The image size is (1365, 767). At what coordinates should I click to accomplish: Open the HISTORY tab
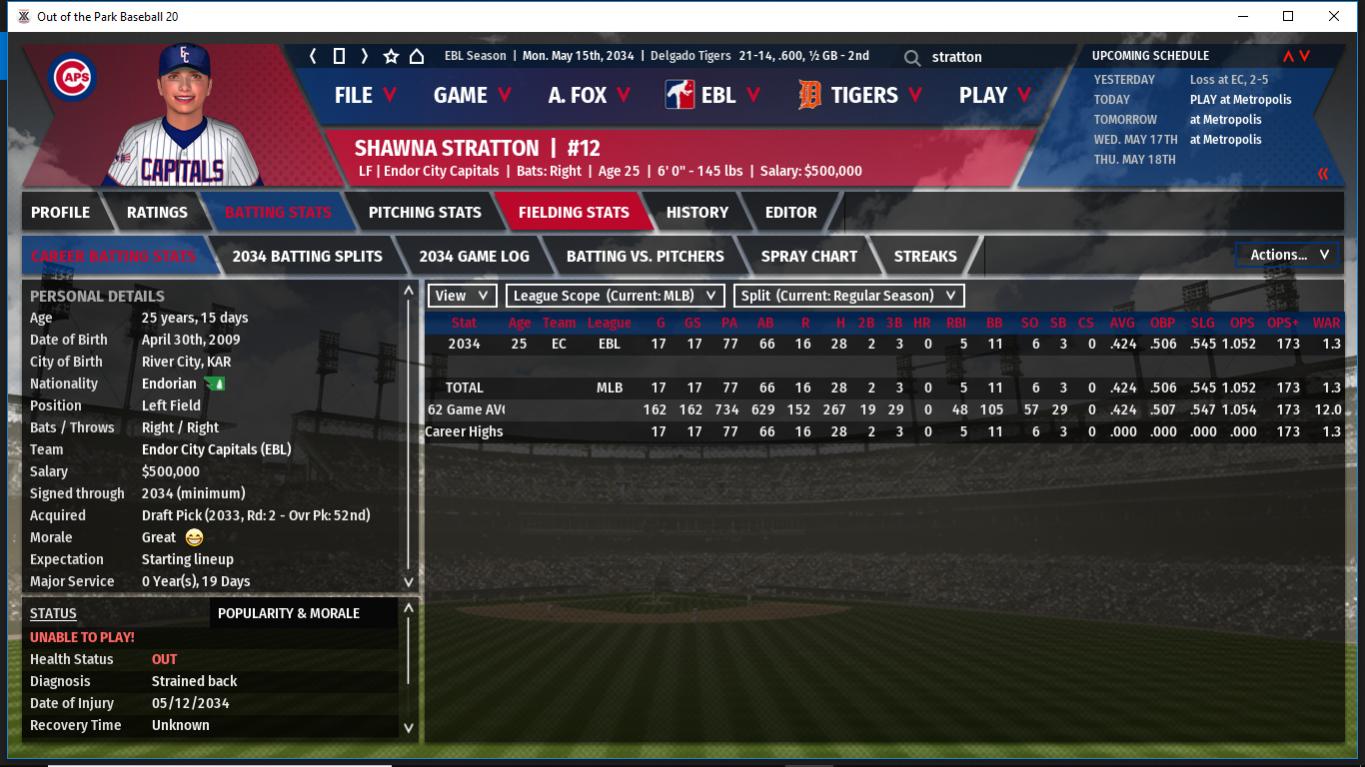(x=697, y=212)
